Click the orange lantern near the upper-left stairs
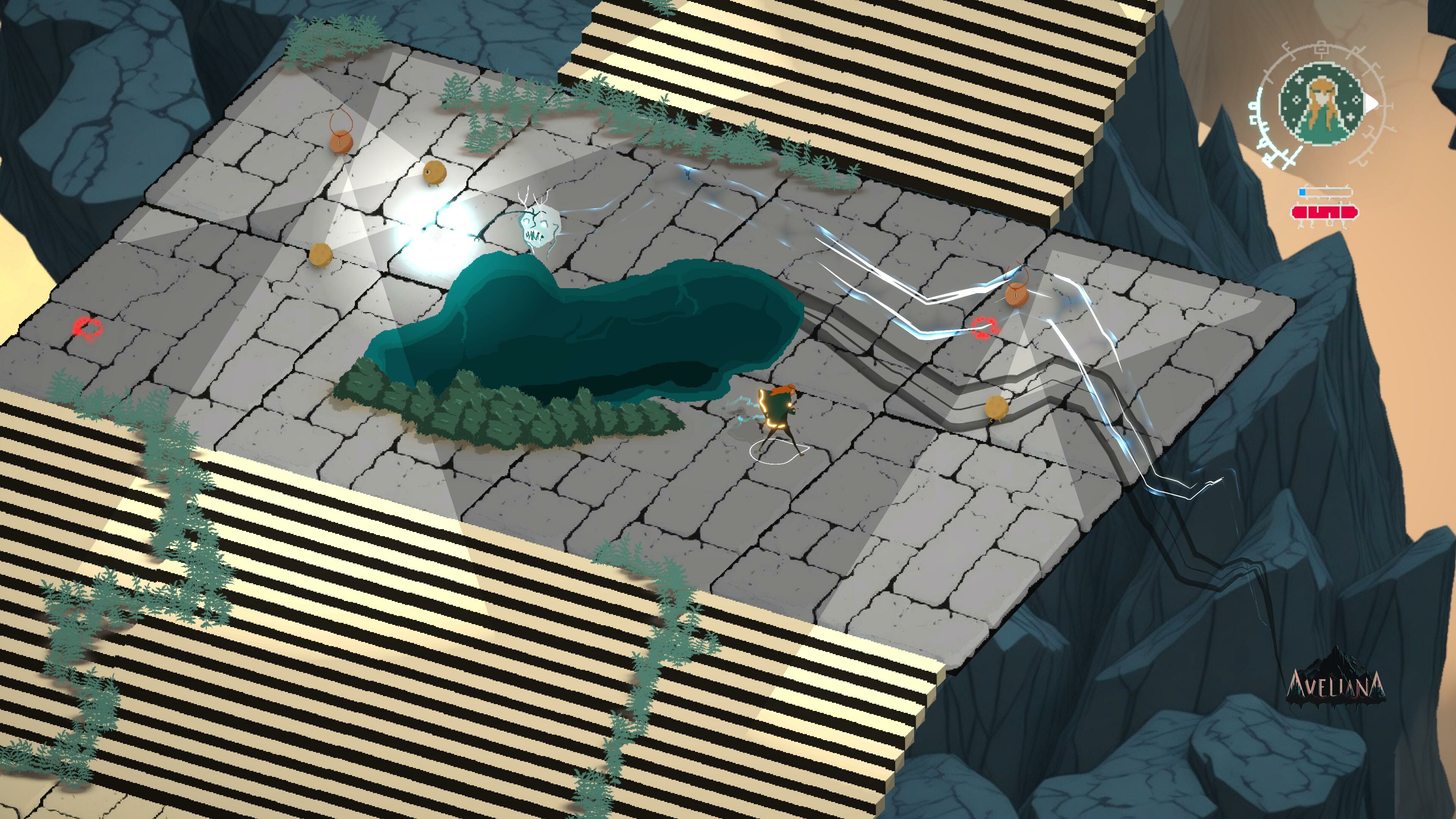This screenshot has height=819, width=1456. pyautogui.click(x=340, y=143)
